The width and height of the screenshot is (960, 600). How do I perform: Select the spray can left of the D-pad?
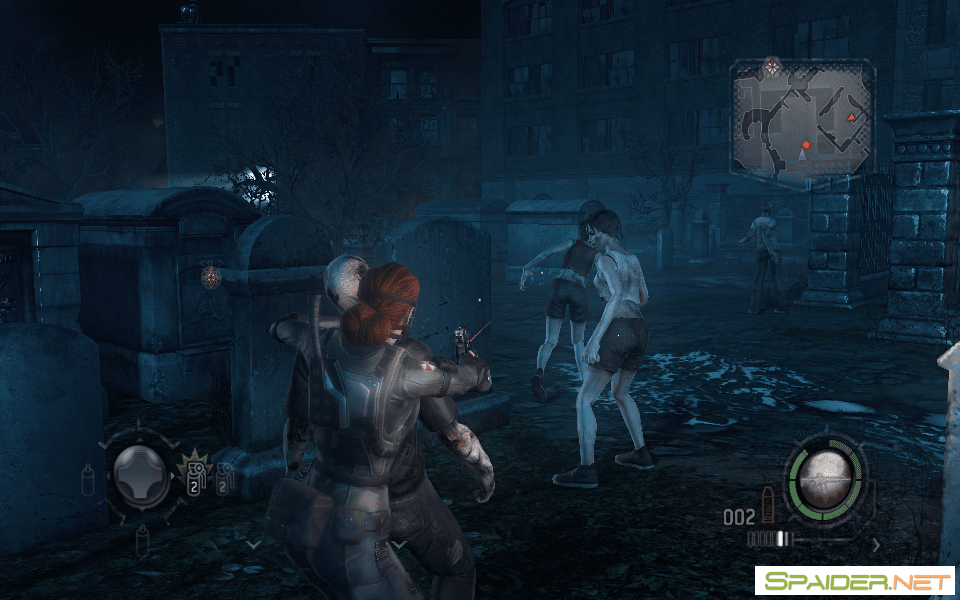(88, 478)
